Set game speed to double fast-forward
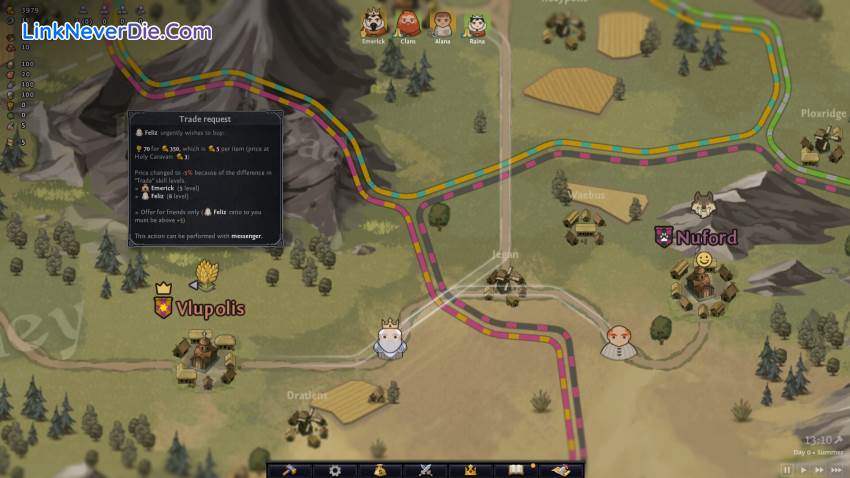 (x=819, y=468)
